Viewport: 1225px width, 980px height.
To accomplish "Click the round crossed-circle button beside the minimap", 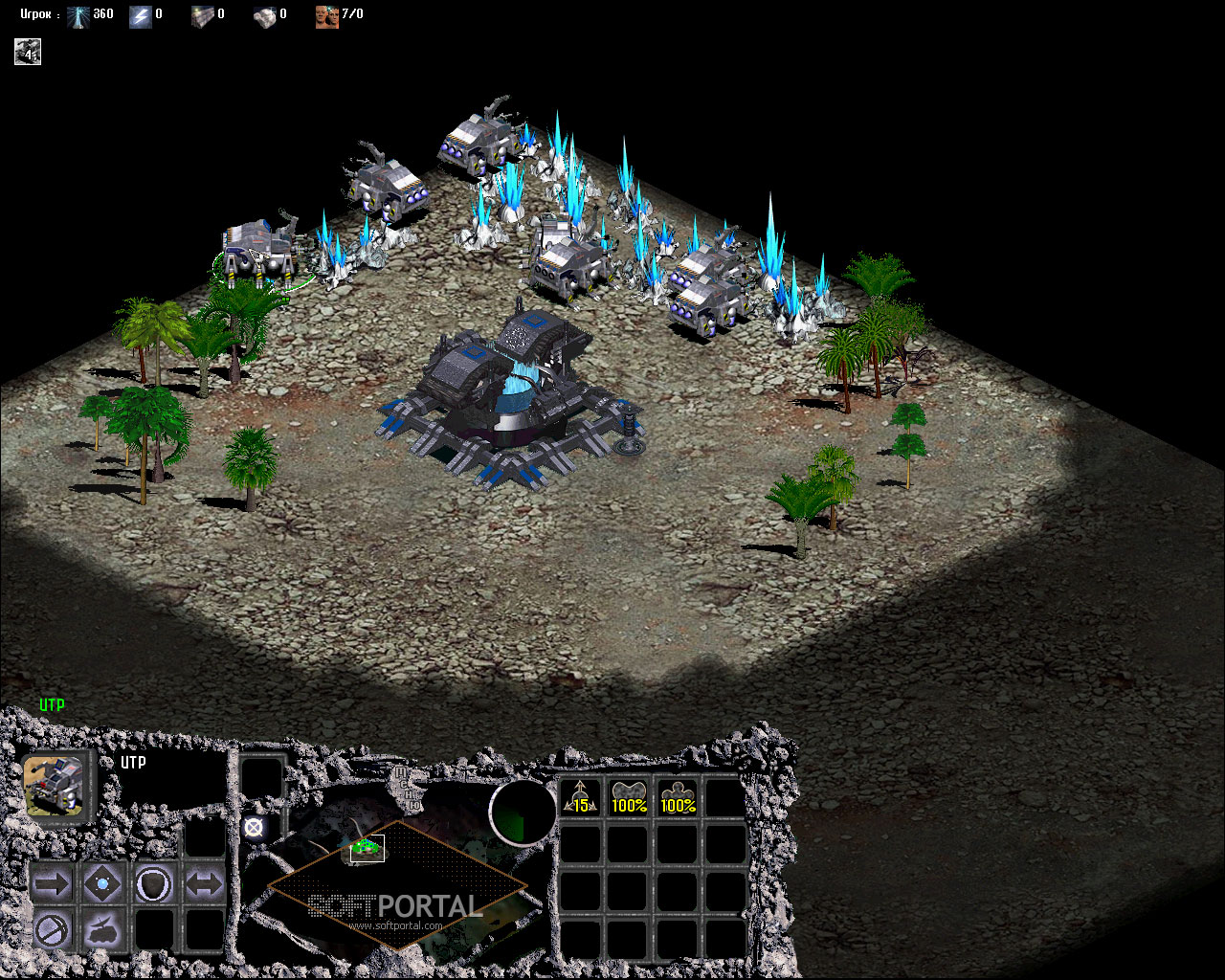I will point(254,828).
